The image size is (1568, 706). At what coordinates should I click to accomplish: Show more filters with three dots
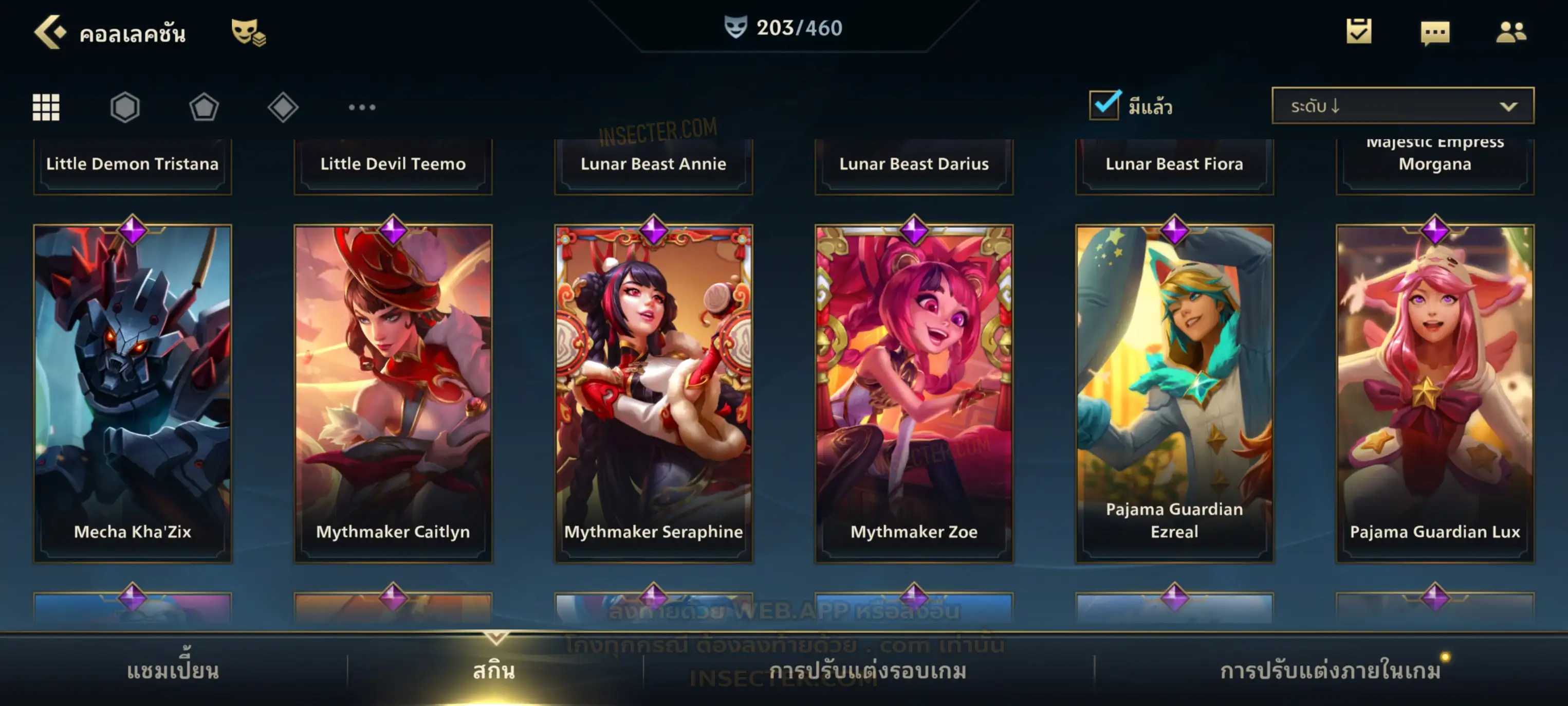point(362,107)
